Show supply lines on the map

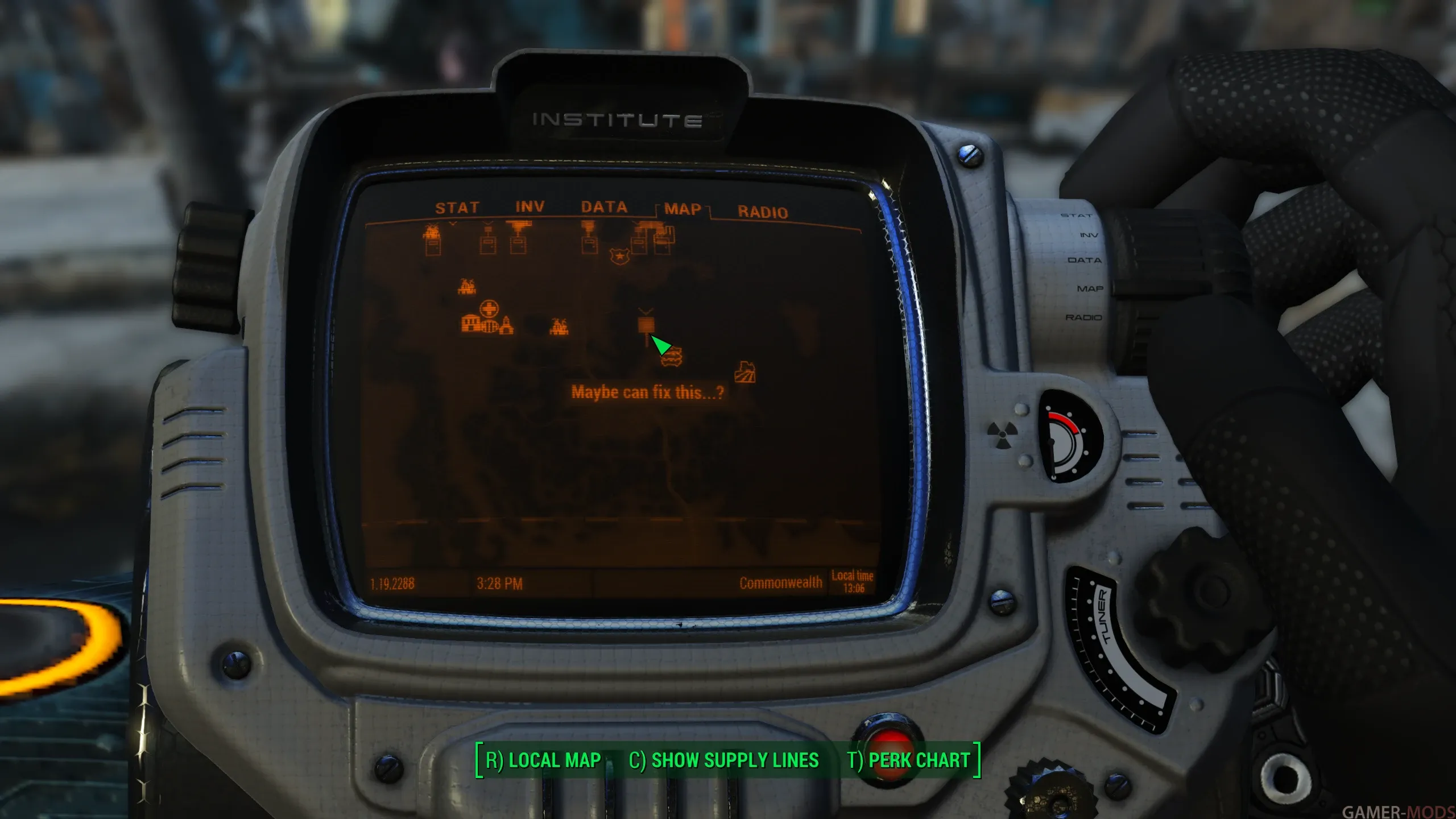pyautogui.click(x=723, y=760)
